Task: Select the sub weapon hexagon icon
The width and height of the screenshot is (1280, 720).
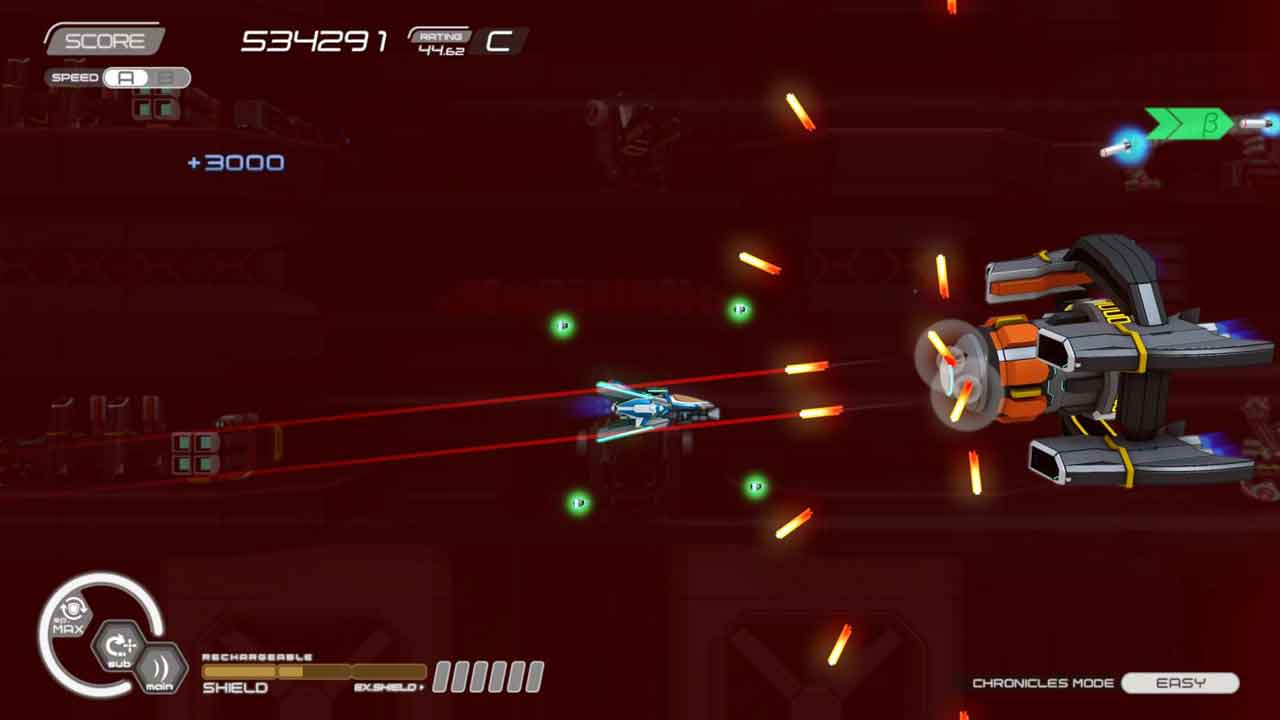Action: click(119, 649)
